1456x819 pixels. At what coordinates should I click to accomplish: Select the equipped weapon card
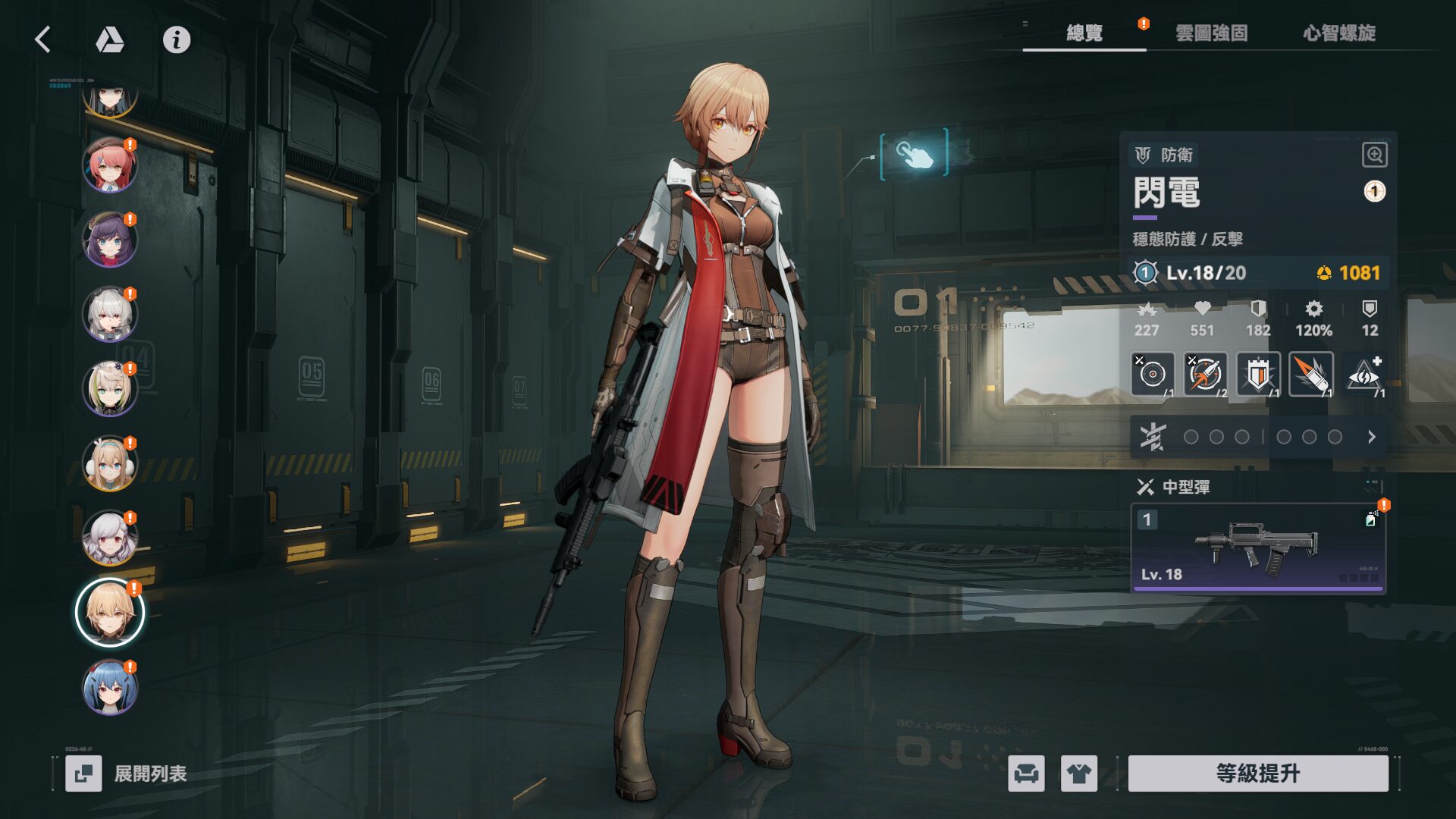pos(1258,548)
